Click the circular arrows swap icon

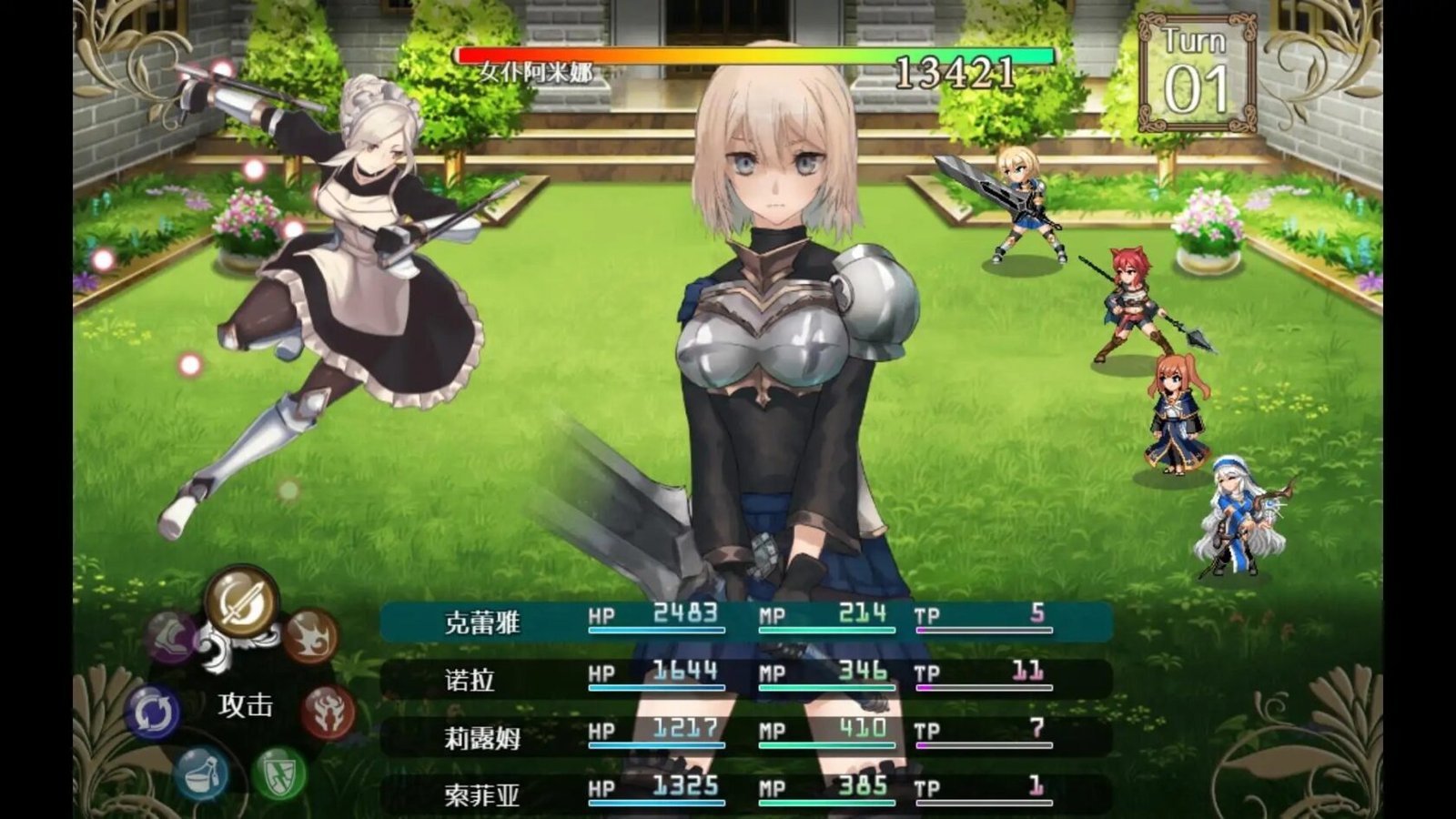click(x=152, y=713)
